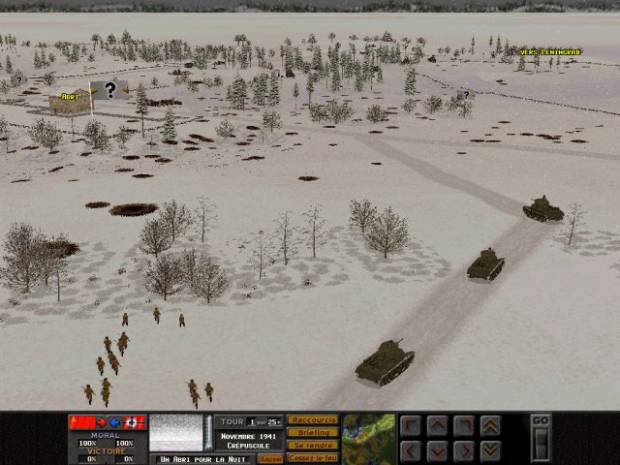620x465 pixels.
Task: Show the mission Briefing
Action: tap(312, 432)
